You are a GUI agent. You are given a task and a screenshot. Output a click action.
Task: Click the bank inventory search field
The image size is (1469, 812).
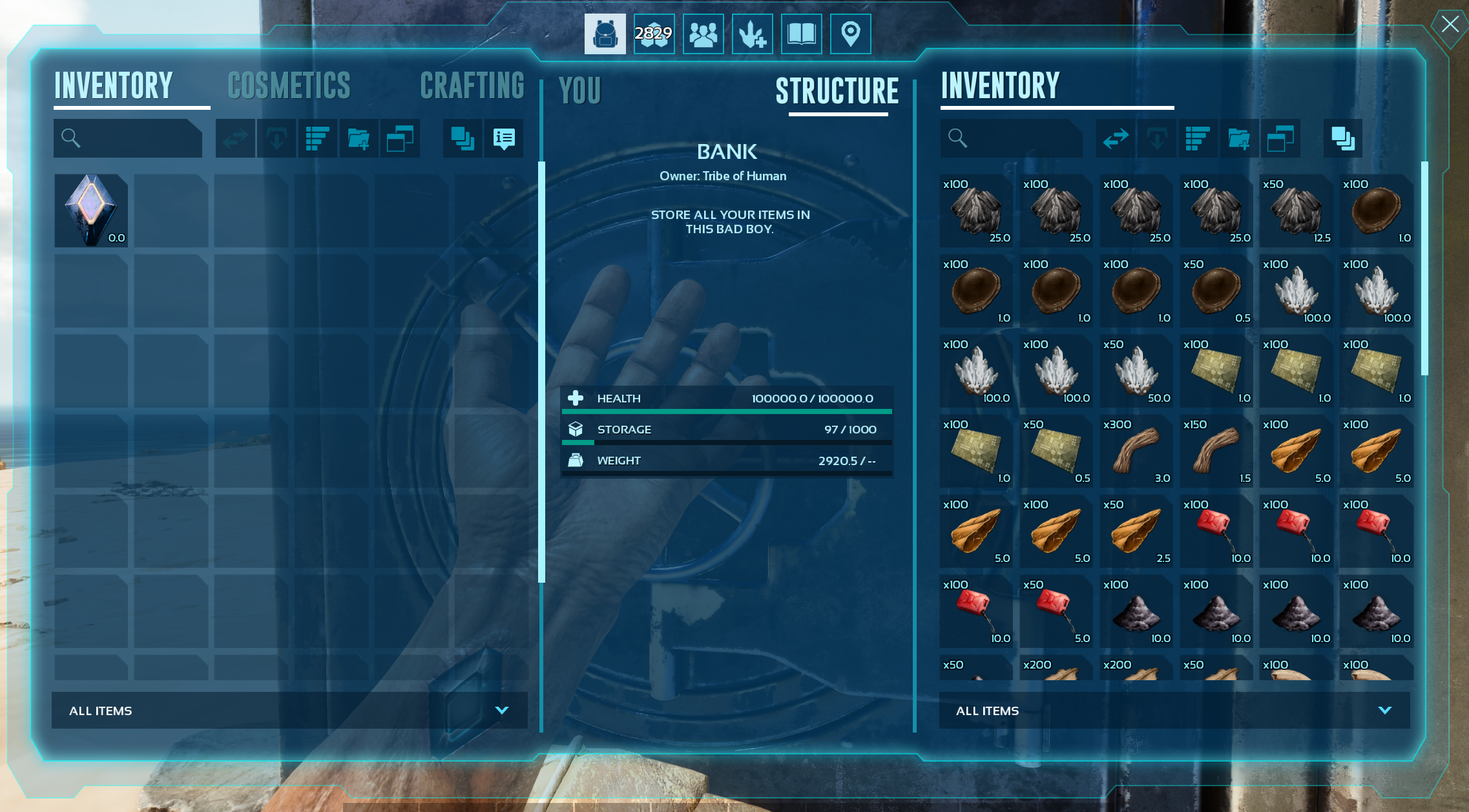(x=1019, y=138)
